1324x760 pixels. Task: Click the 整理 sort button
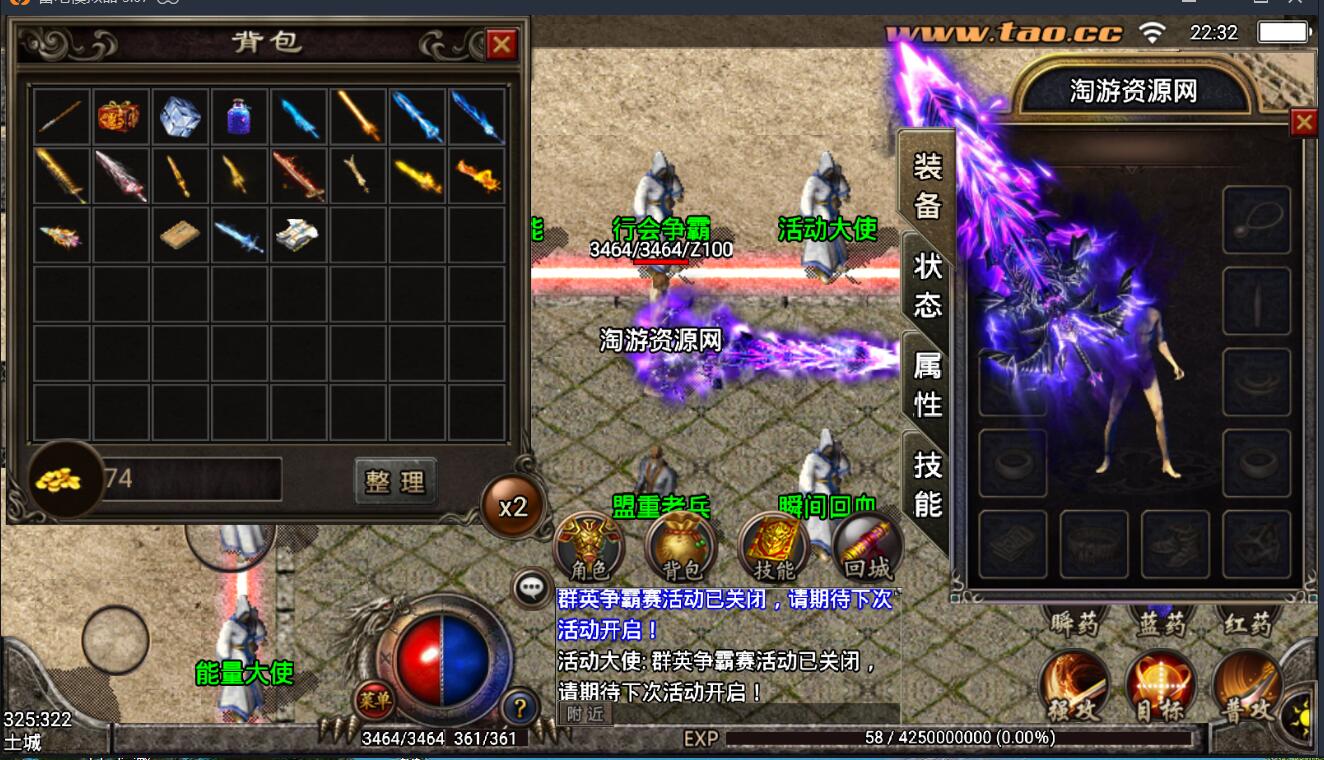click(x=395, y=482)
